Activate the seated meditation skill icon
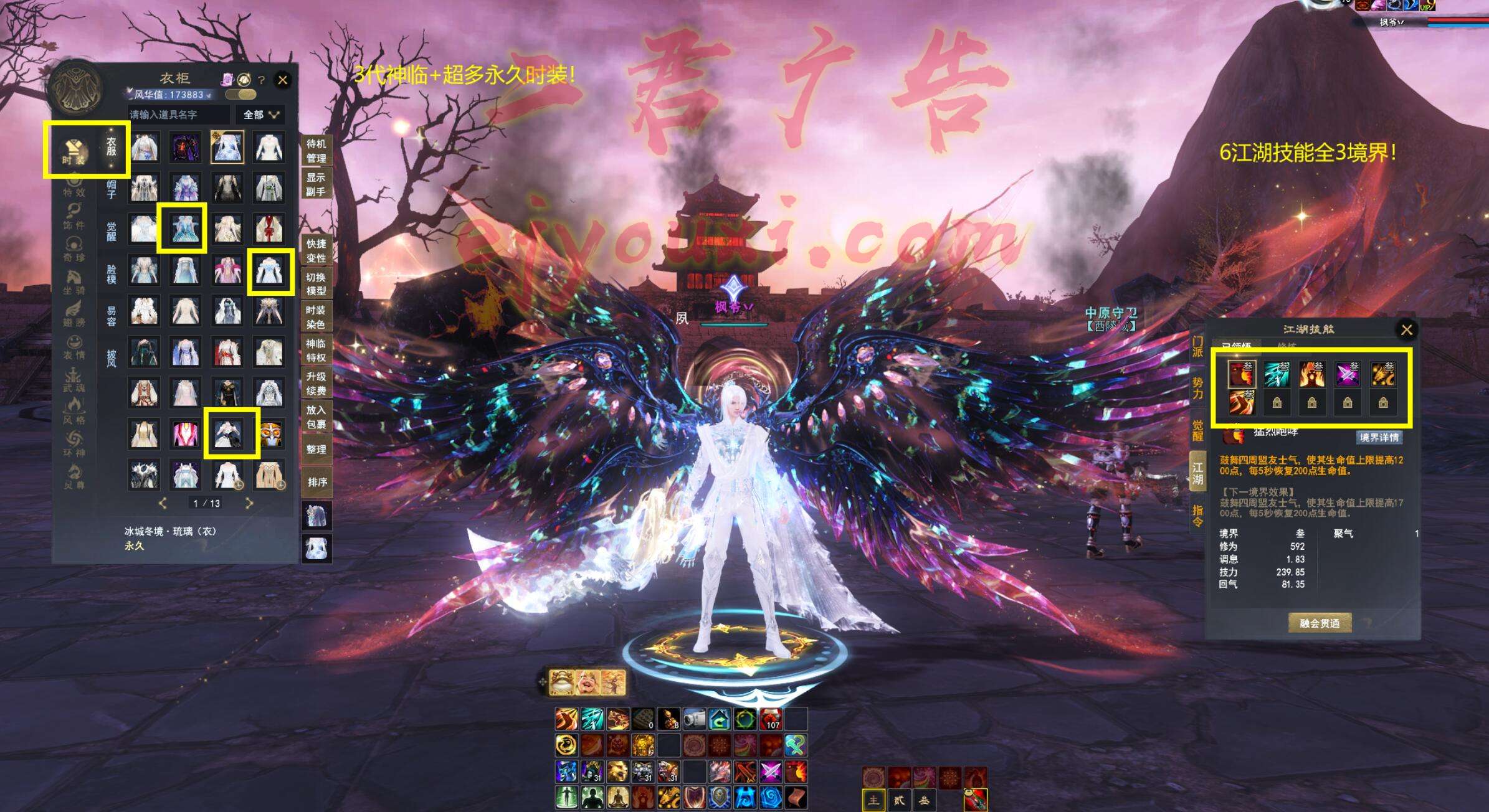This screenshot has width=1489, height=812. (617, 796)
